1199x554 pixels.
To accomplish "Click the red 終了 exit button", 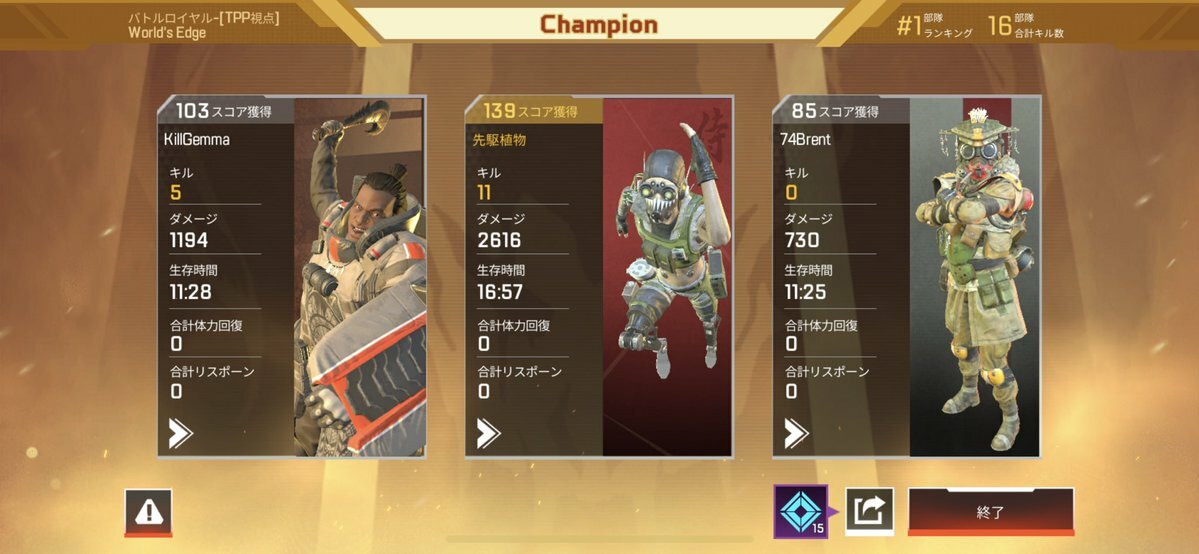I will coord(990,512).
